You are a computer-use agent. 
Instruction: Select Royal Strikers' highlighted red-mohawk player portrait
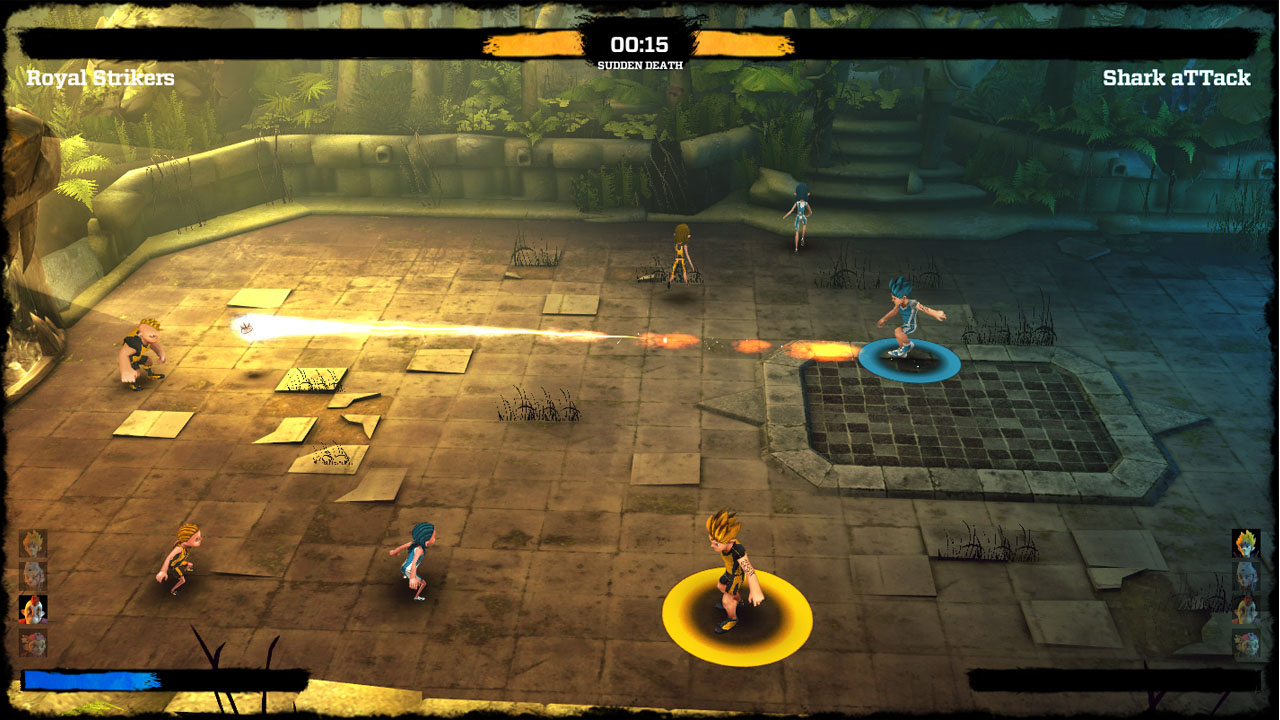pyautogui.click(x=33, y=609)
